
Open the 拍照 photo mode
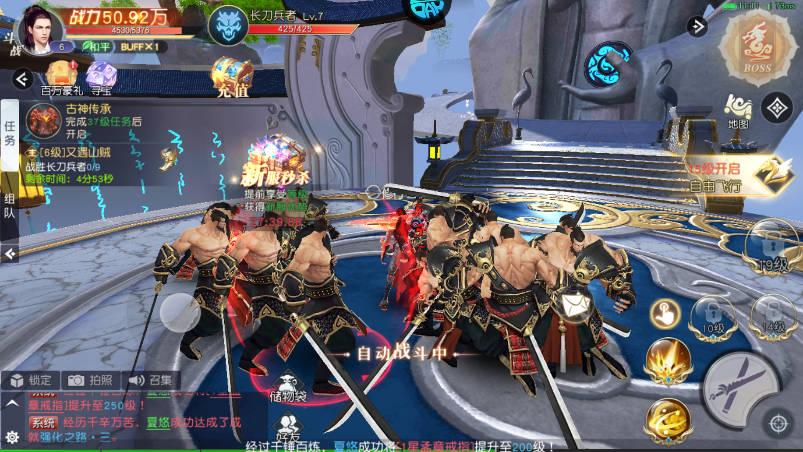pyautogui.click(x=90, y=380)
